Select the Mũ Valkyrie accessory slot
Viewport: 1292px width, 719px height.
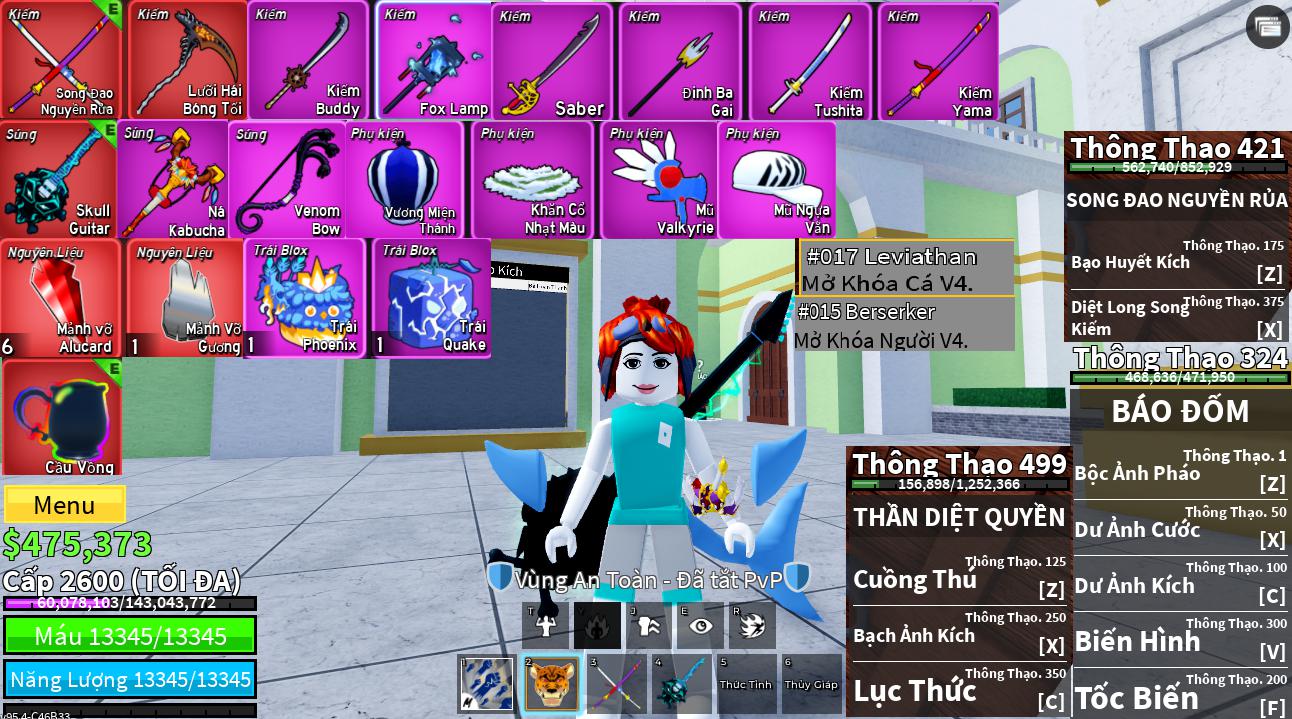[x=660, y=180]
